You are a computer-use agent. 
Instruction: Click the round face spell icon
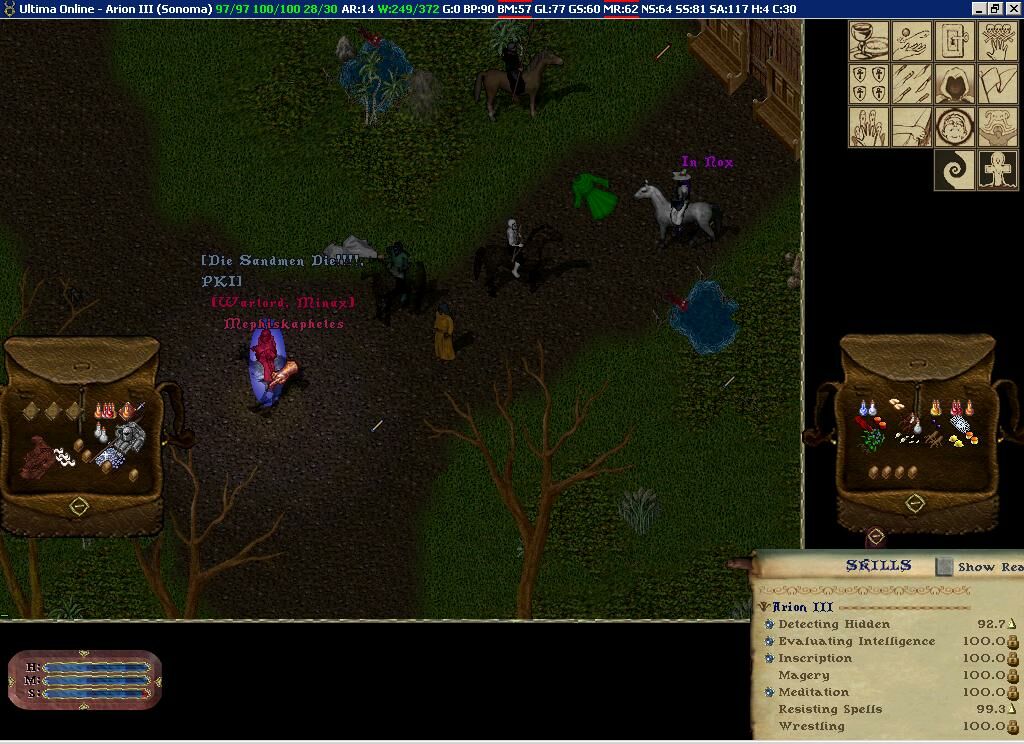click(x=953, y=127)
